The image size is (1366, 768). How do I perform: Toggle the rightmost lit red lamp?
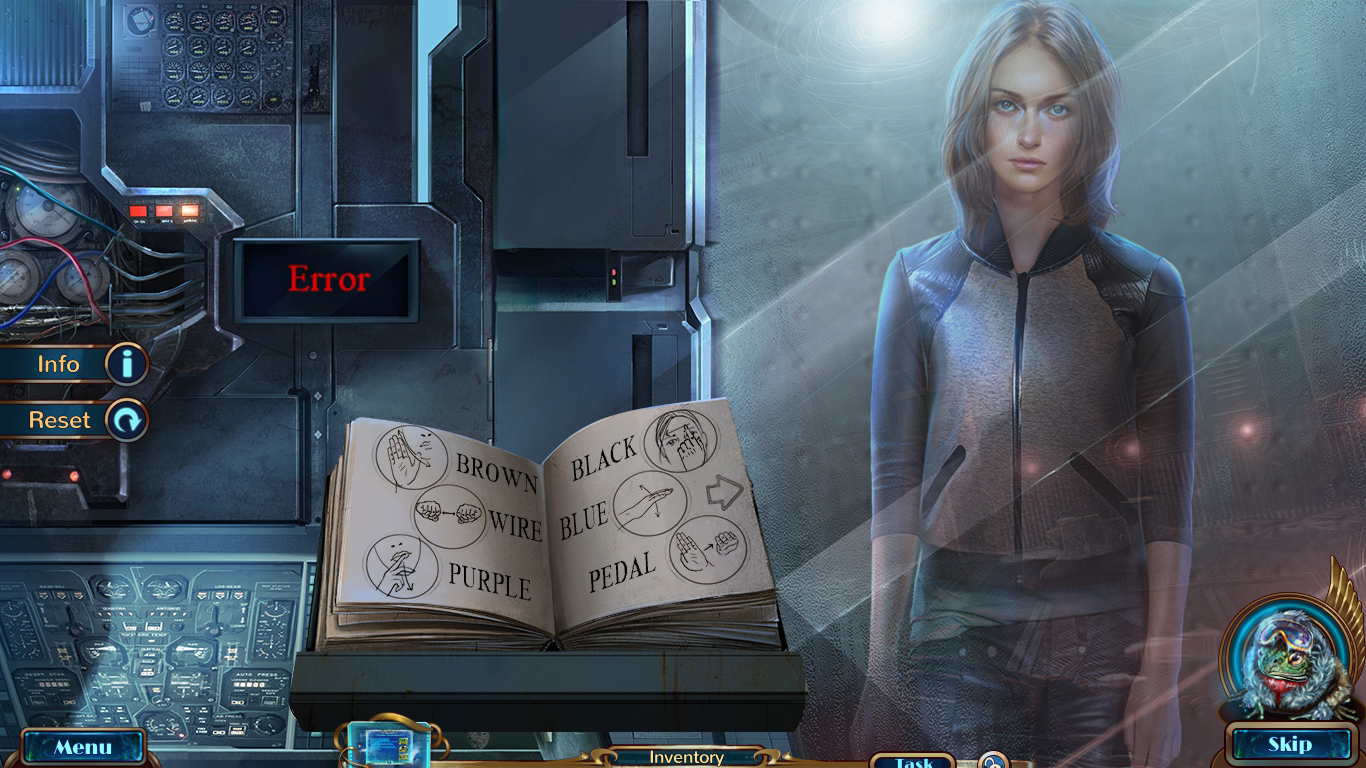click(190, 210)
